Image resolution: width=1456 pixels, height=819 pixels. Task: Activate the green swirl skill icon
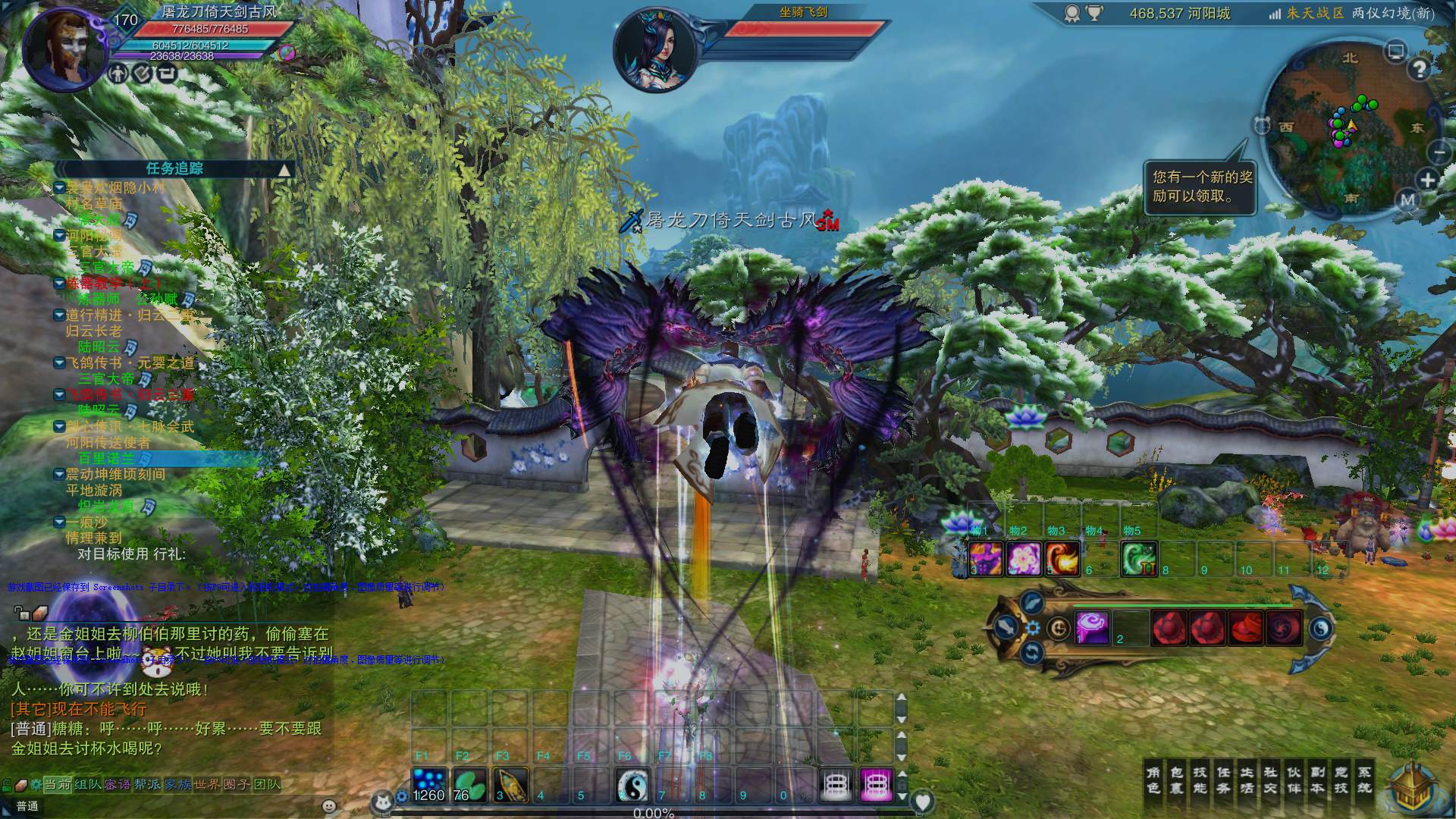pyautogui.click(x=1139, y=559)
